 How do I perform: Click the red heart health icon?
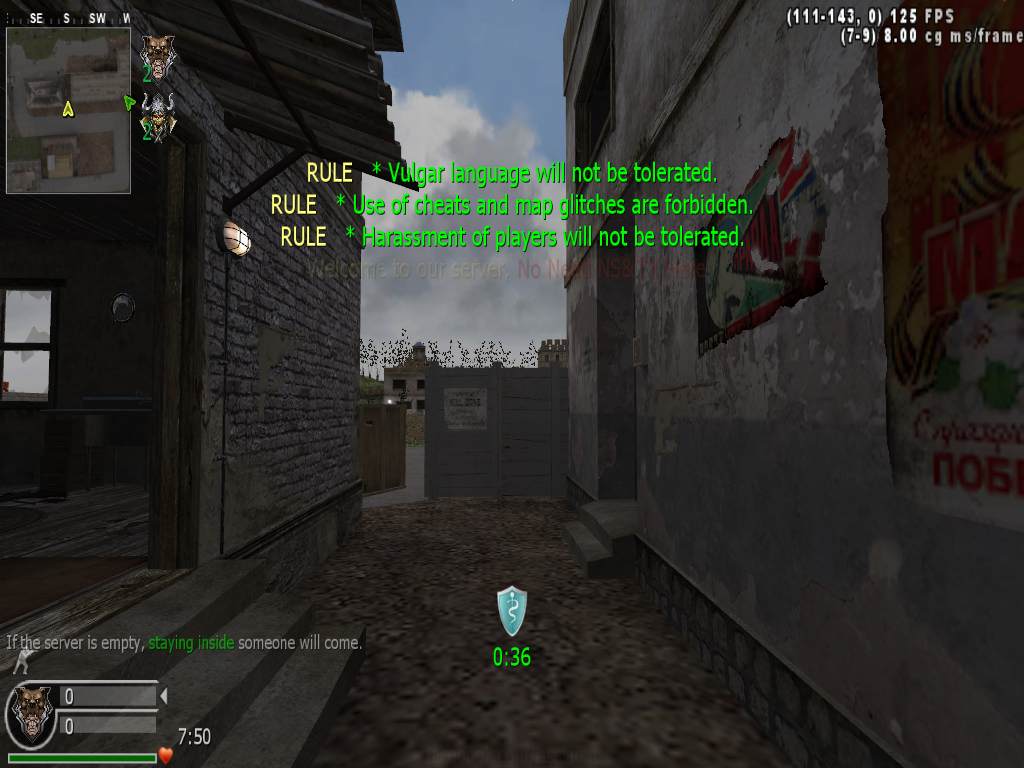click(x=166, y=757)
